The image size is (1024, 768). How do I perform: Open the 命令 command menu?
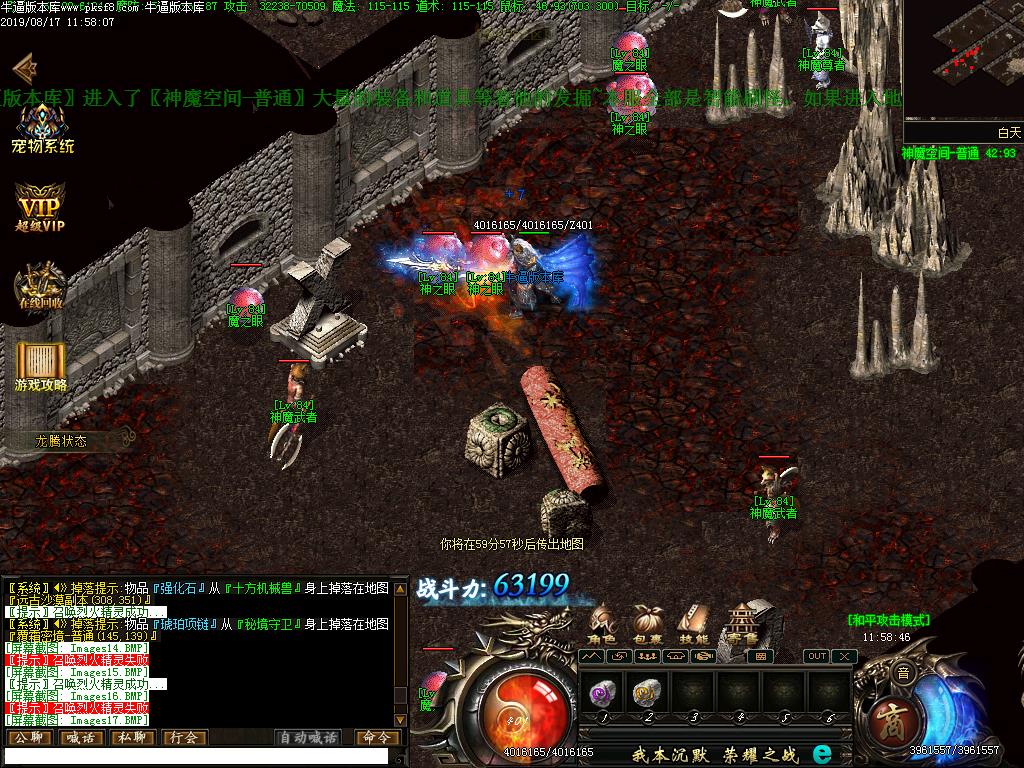pos(377,738)
